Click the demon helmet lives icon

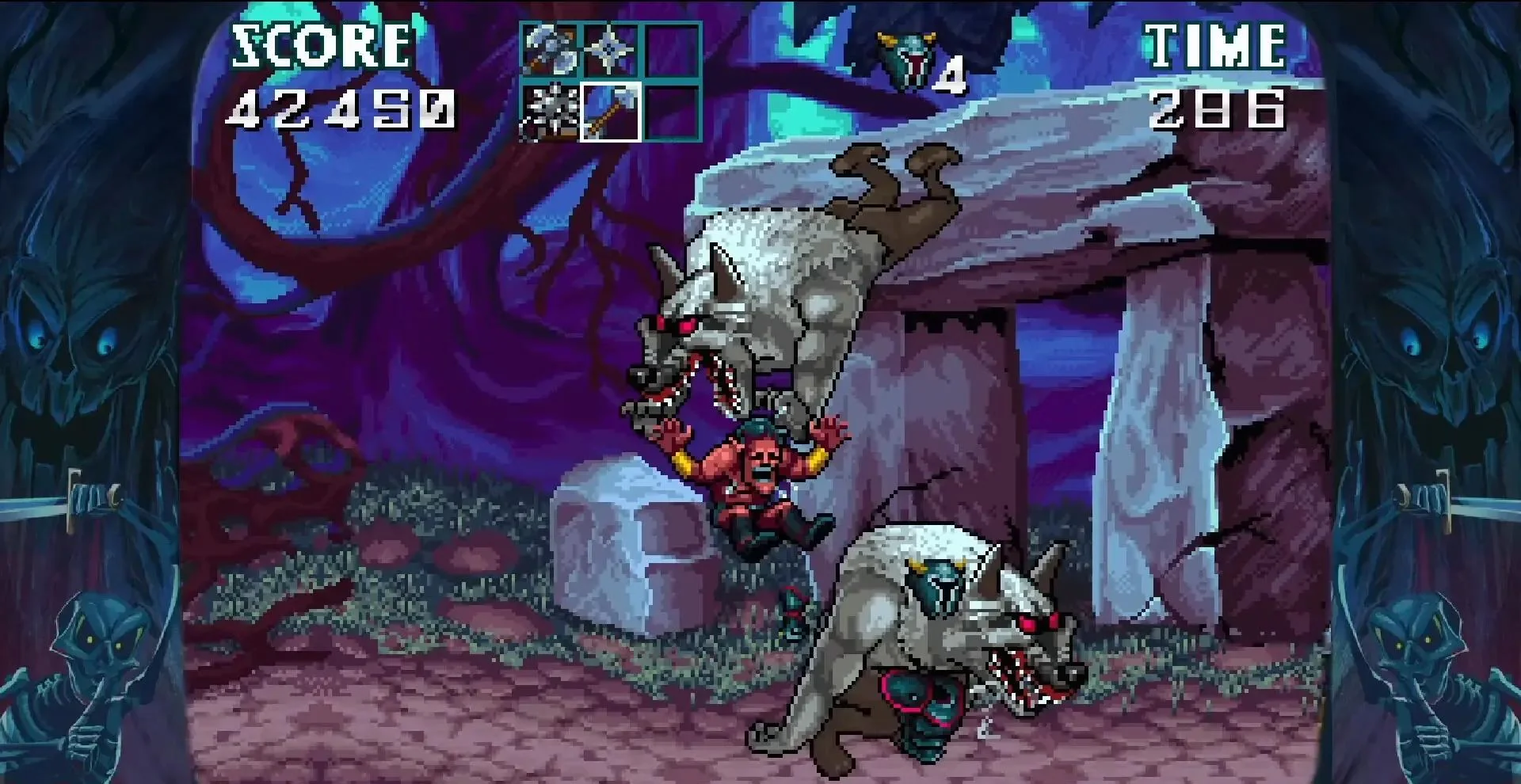click(x=906, y=59)
